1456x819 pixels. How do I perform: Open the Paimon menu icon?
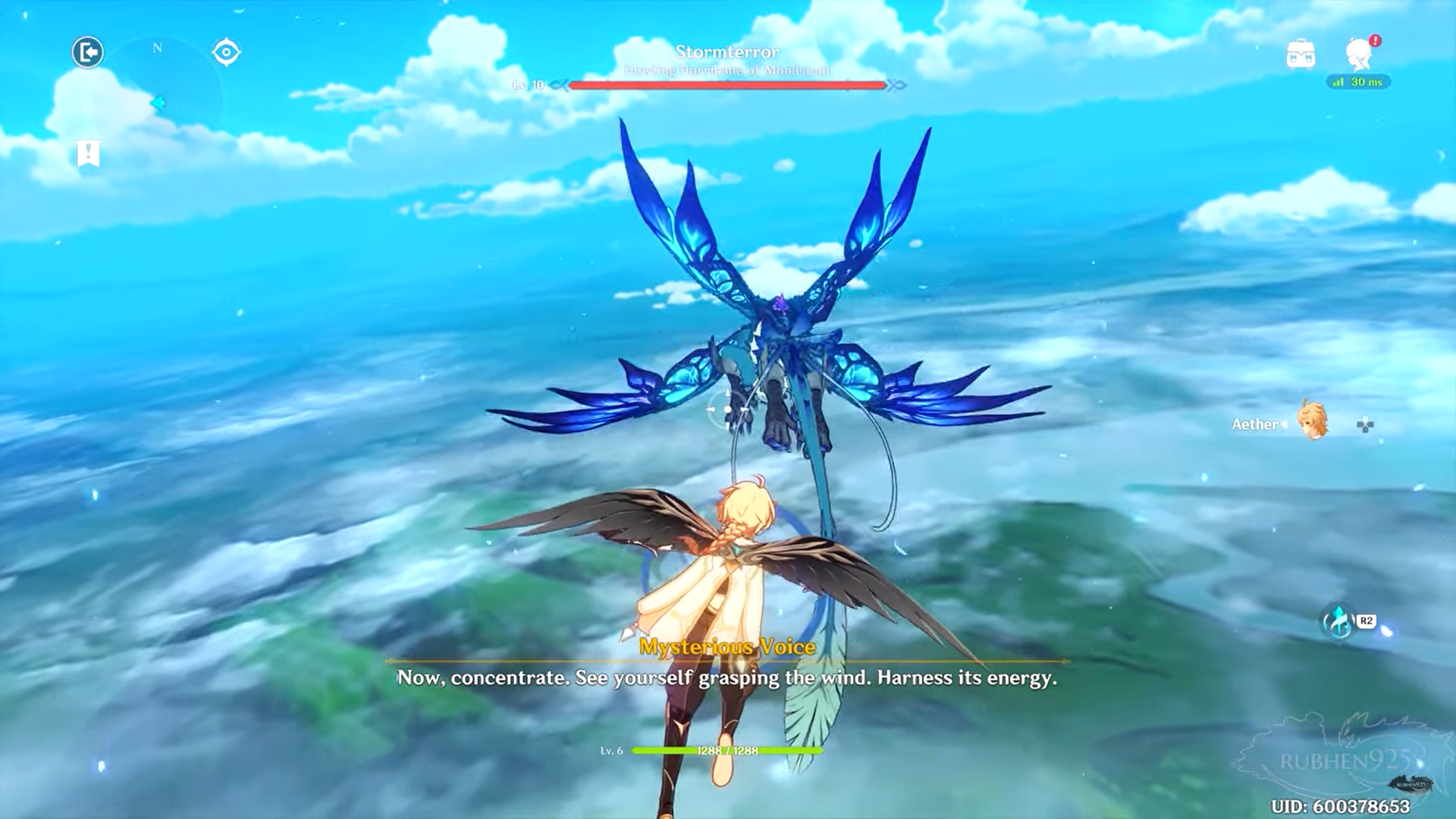click(x=1360, y=54)
